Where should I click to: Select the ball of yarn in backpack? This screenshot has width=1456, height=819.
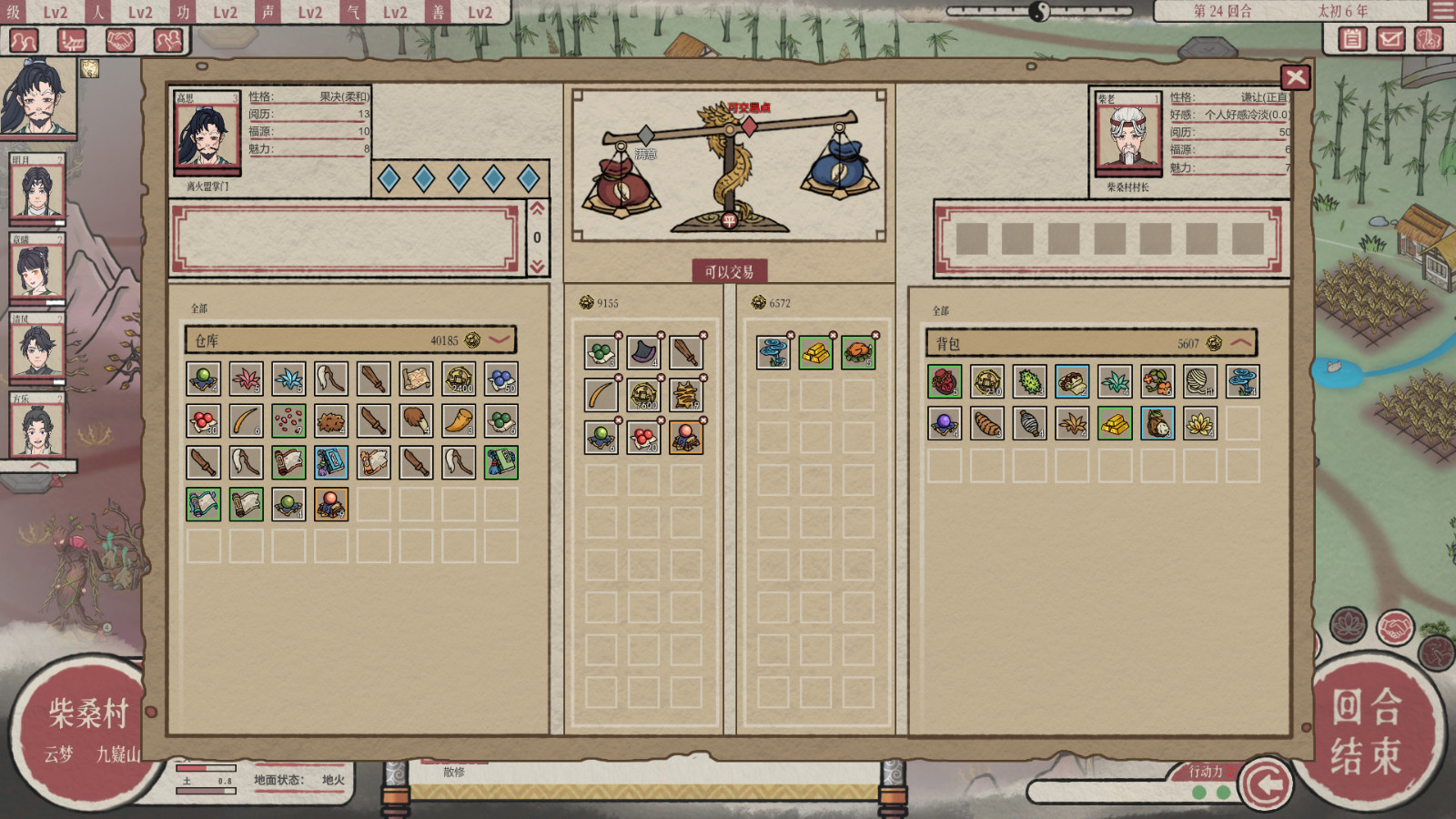pos(1199,381)
